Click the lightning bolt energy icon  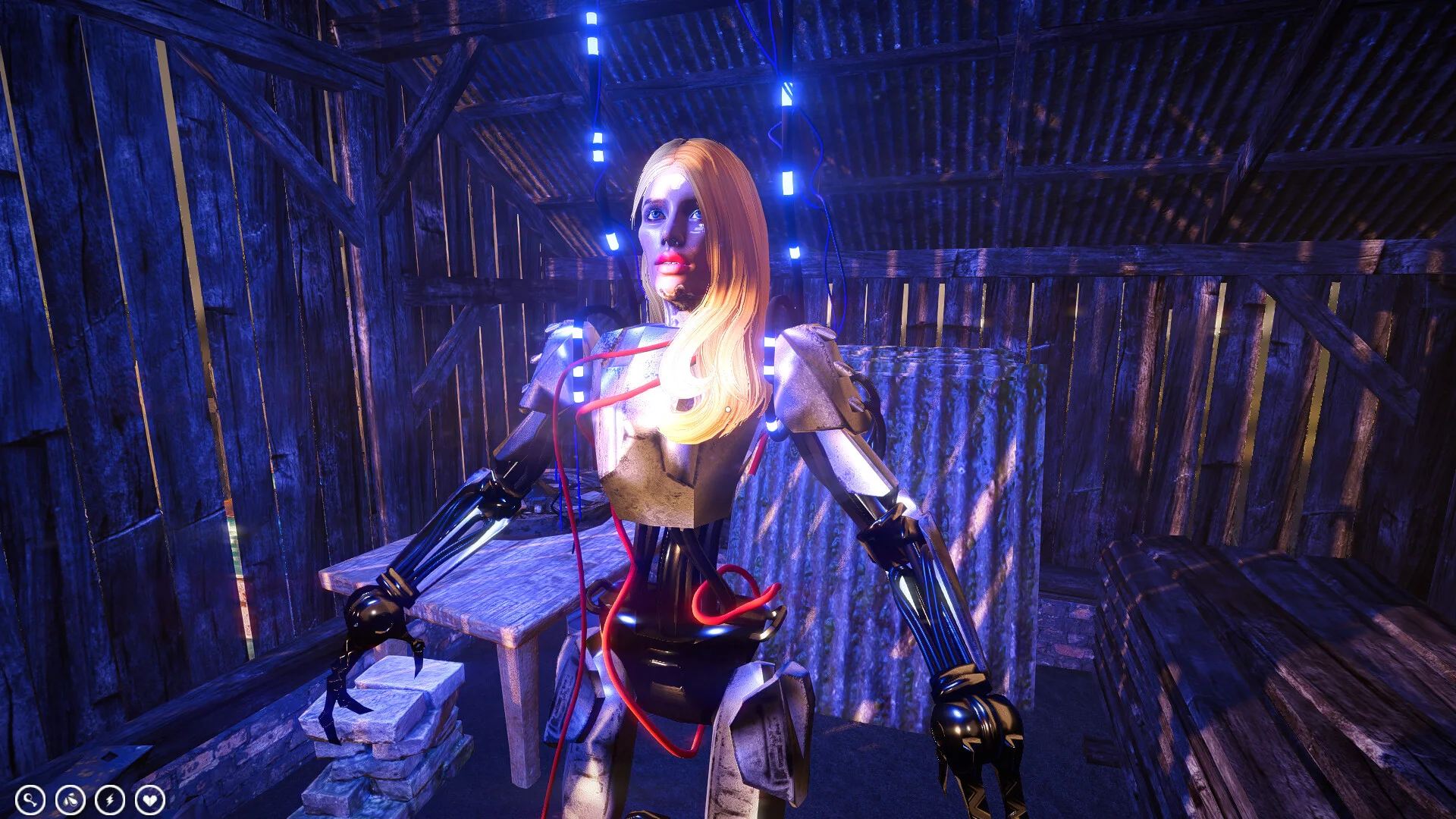click(110, 799)
